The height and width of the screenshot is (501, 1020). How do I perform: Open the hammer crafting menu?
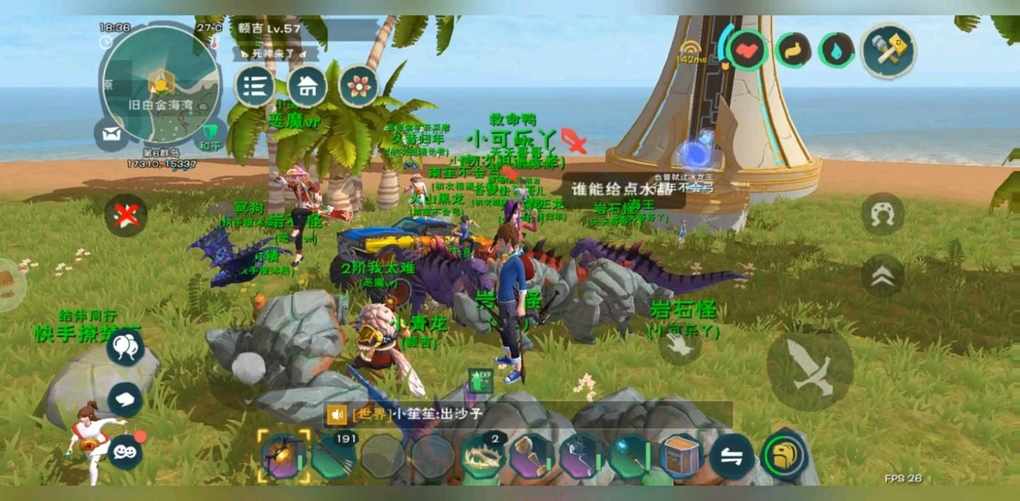[888, 50]
